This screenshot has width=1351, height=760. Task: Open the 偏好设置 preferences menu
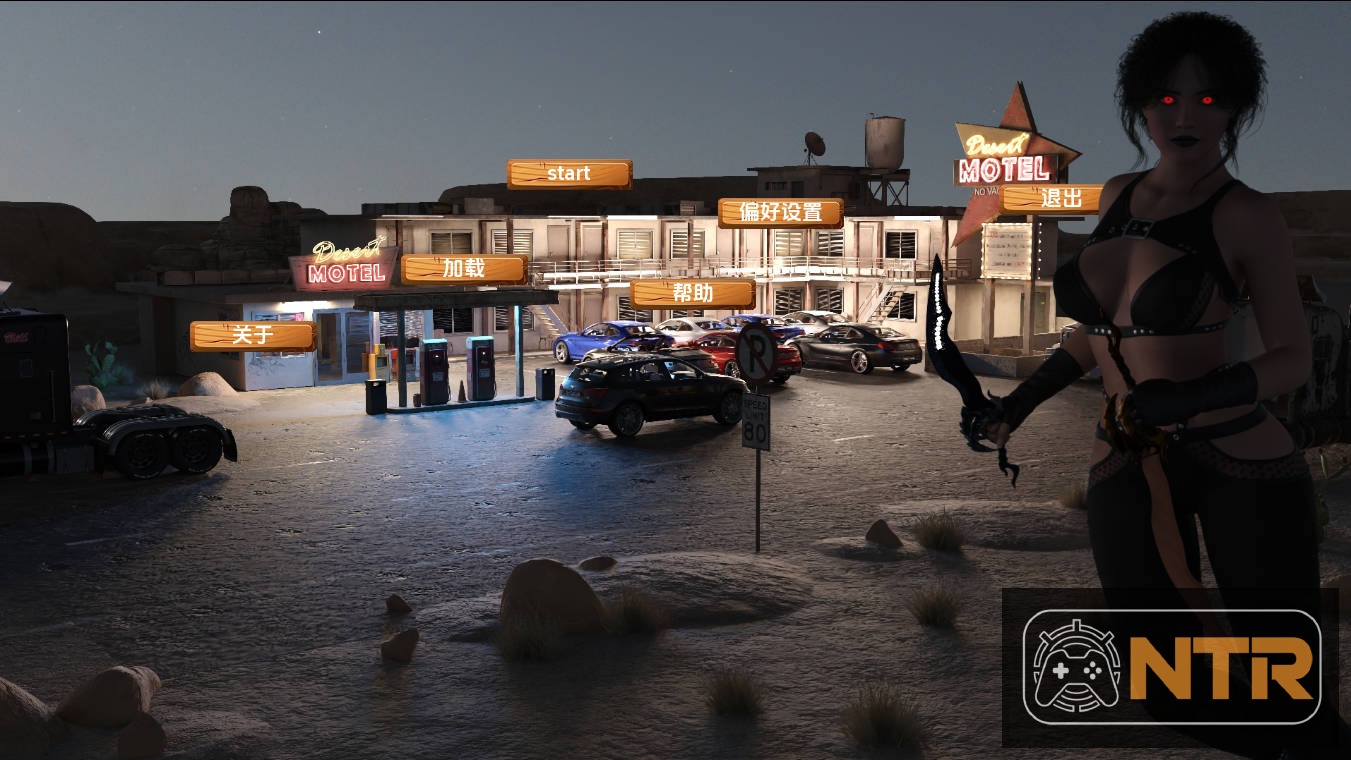pos(781,212)
